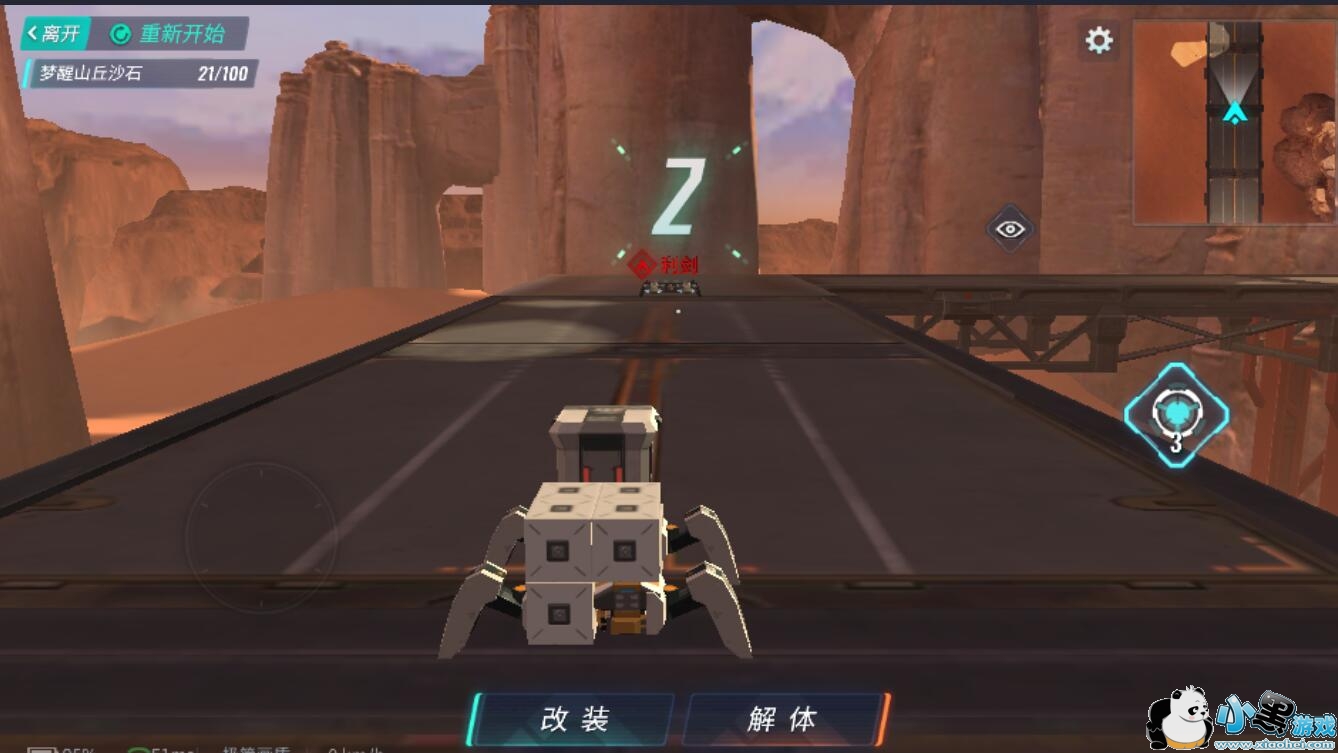Image resolution: width=1338 pixels, height=753 pixels.
Task: Open the gear settings menu
Action: [x=1099, y=40]
